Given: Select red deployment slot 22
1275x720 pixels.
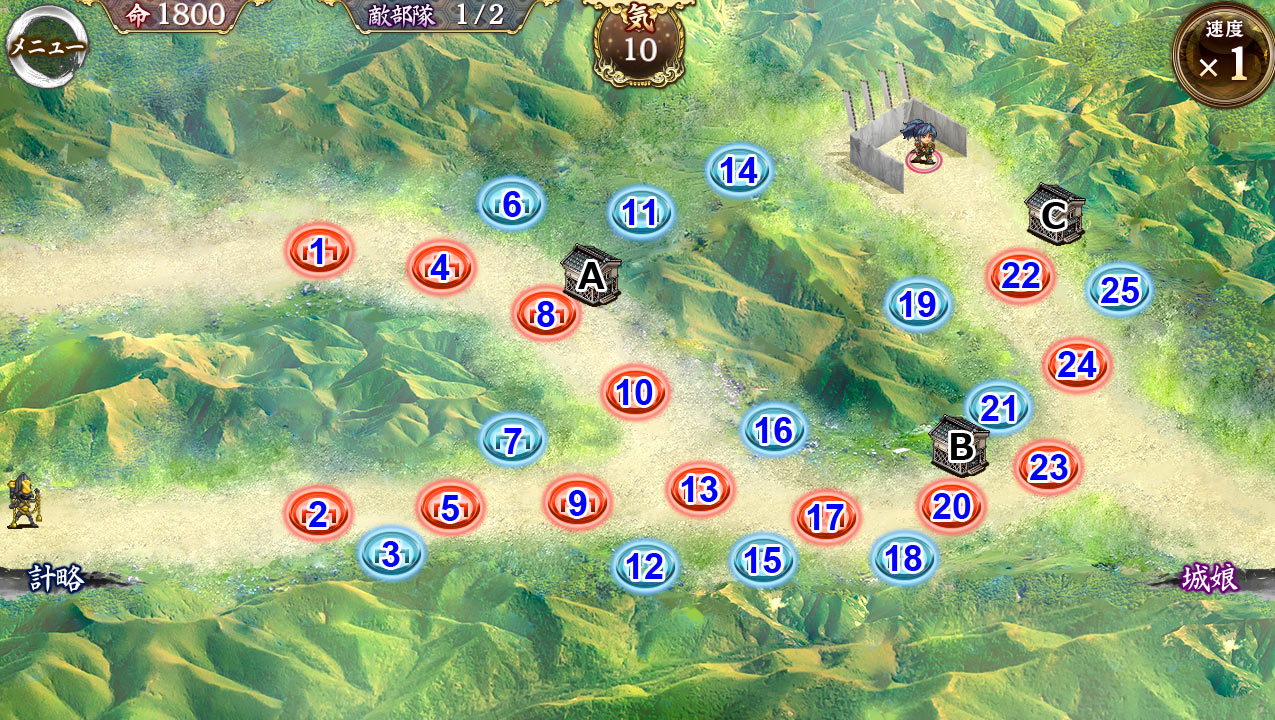Looking at the screenshot, I should click(1021, 276).
